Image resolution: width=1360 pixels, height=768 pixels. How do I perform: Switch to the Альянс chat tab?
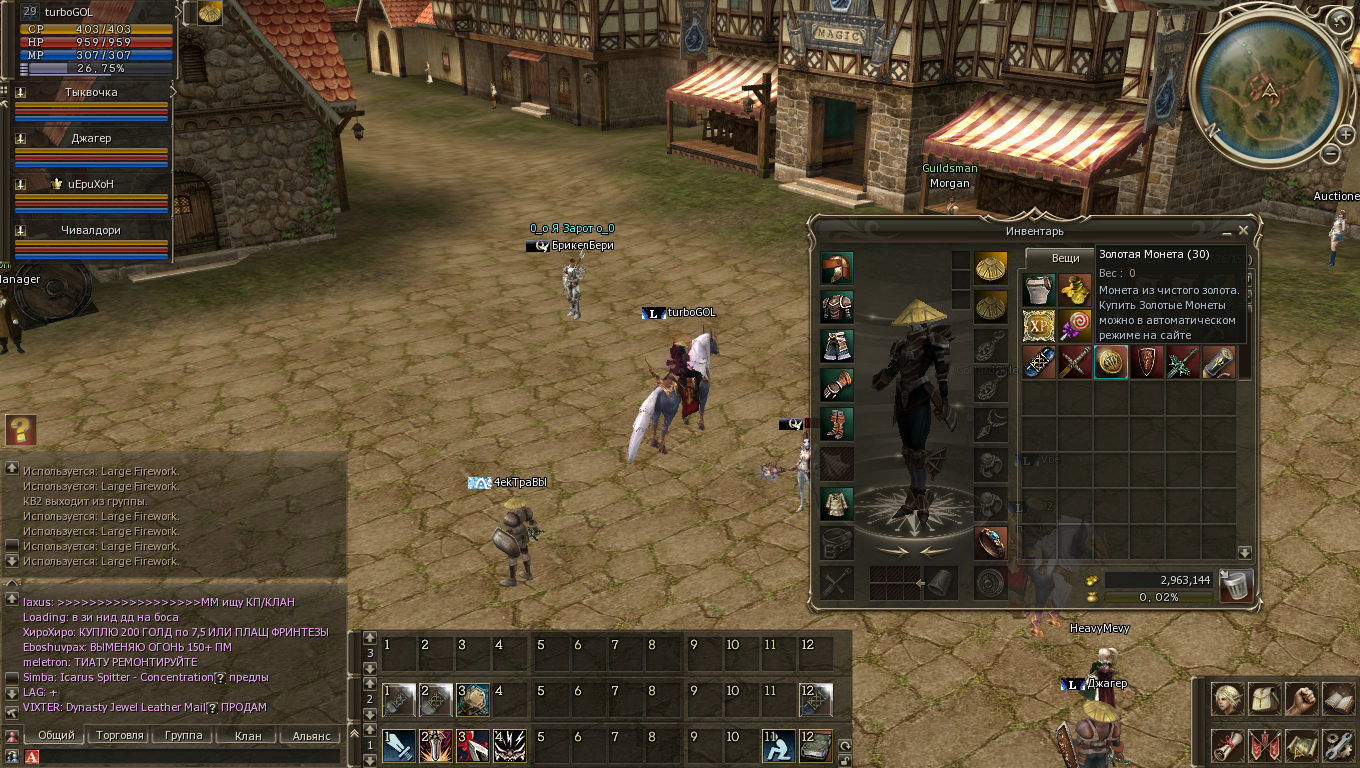click(x=311, y=736)
